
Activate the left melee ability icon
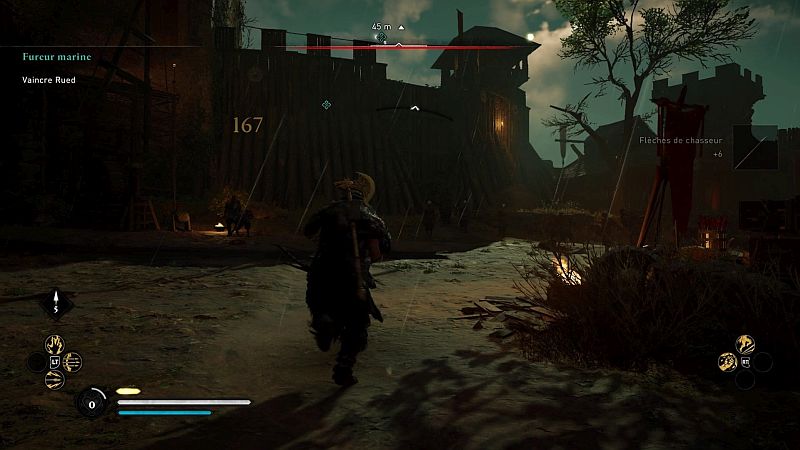click(x=727, y=362)
